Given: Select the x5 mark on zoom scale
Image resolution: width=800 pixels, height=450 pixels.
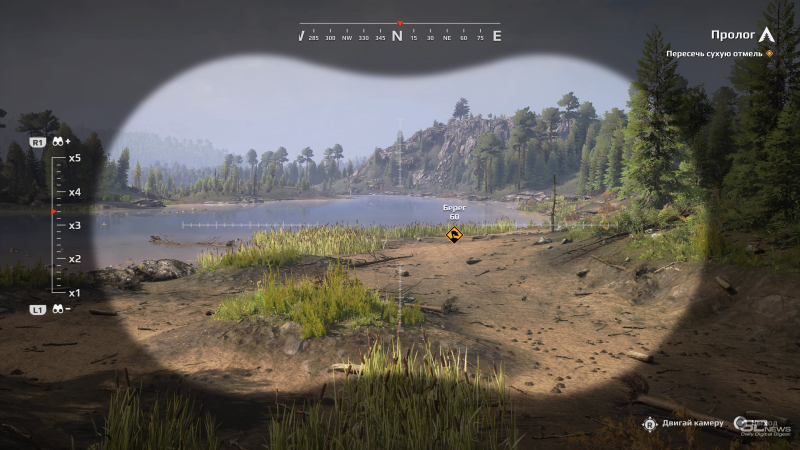Looking at the screenshot, I should [75, 158].
